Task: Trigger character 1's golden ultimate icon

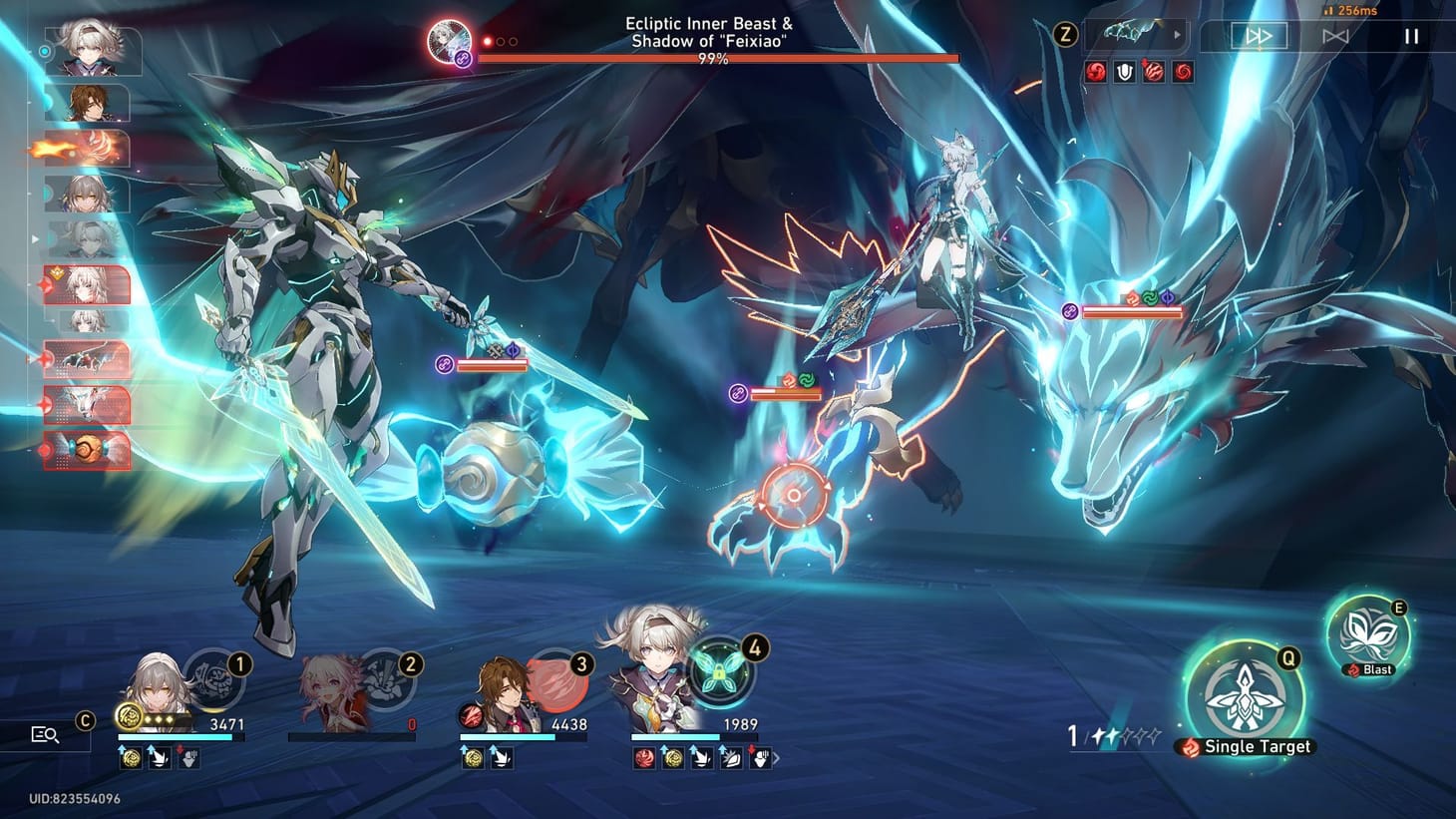Action: (129, 714)
